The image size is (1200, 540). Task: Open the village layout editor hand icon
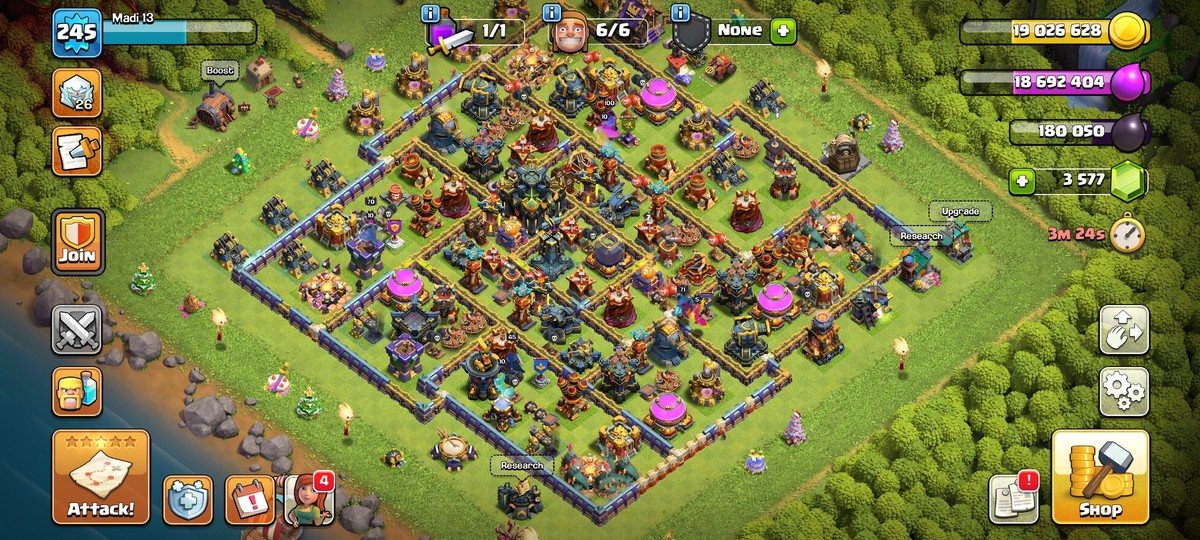1124,331
